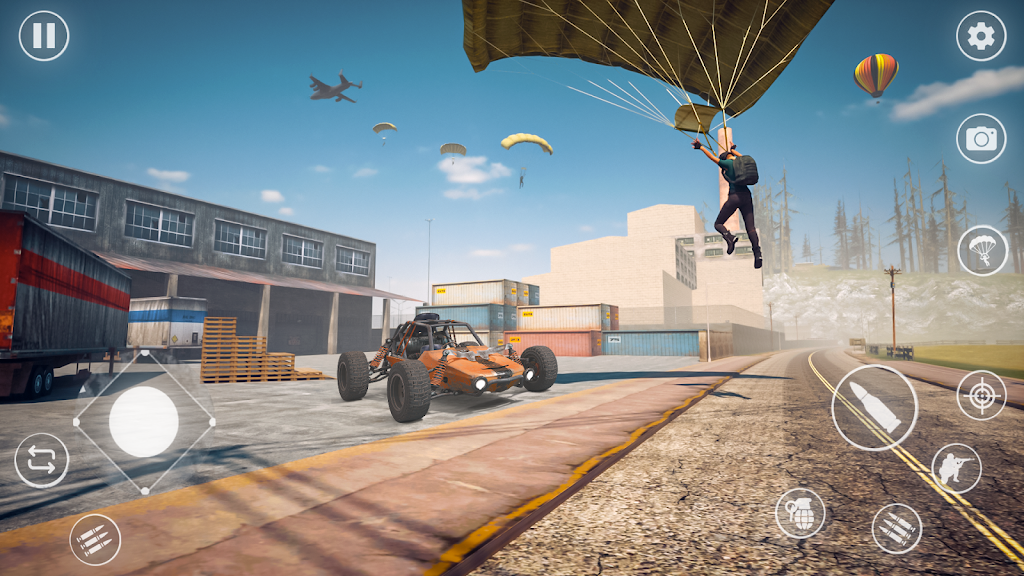This screenshot has width=1024, height=576.
Task: Pause the game
Action: pos(44,36)
